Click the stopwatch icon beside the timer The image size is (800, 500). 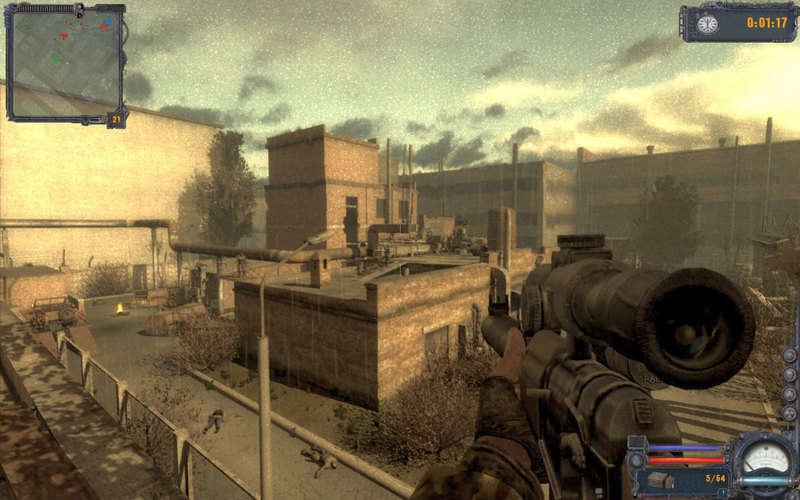pos(708,23)
